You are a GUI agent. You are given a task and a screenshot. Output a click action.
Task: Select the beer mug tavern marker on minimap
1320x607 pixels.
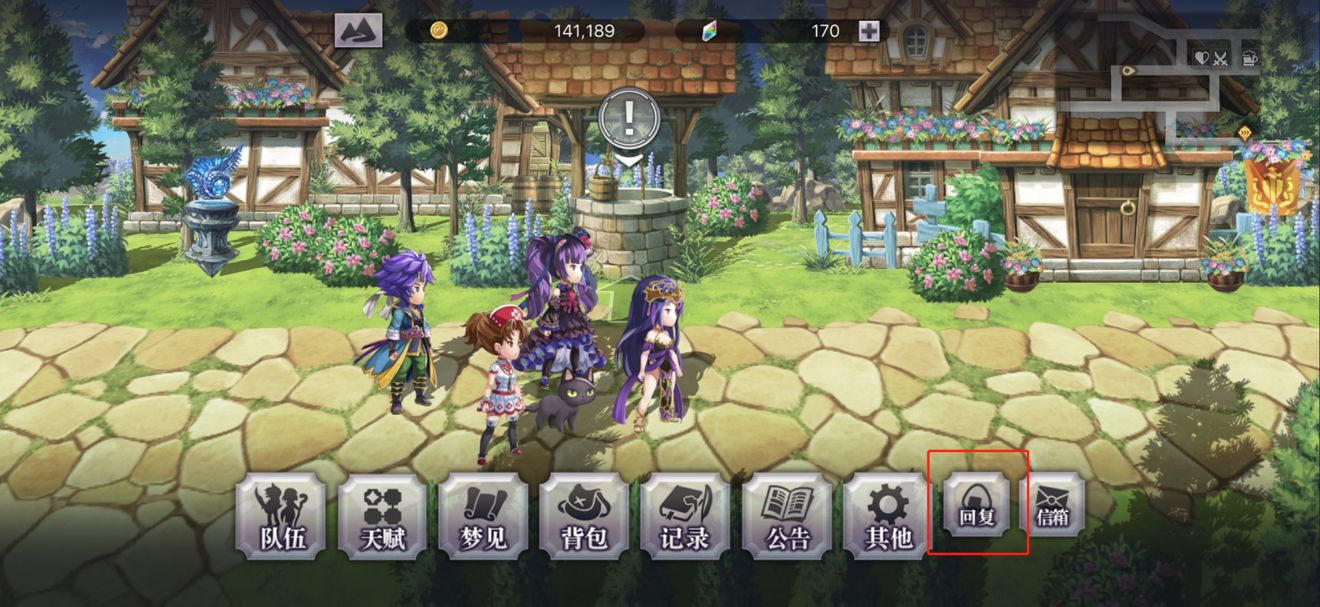1249,57
